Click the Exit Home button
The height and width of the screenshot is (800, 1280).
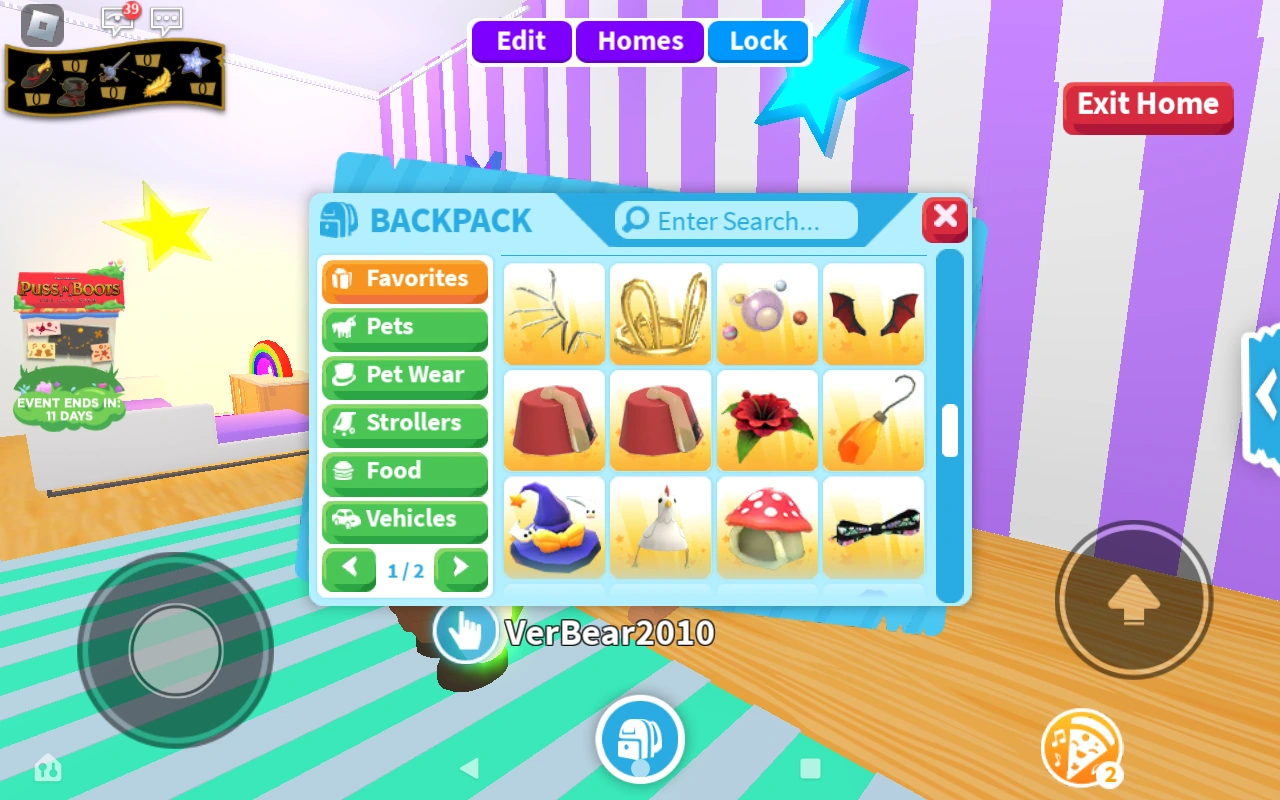(1147, 103)
